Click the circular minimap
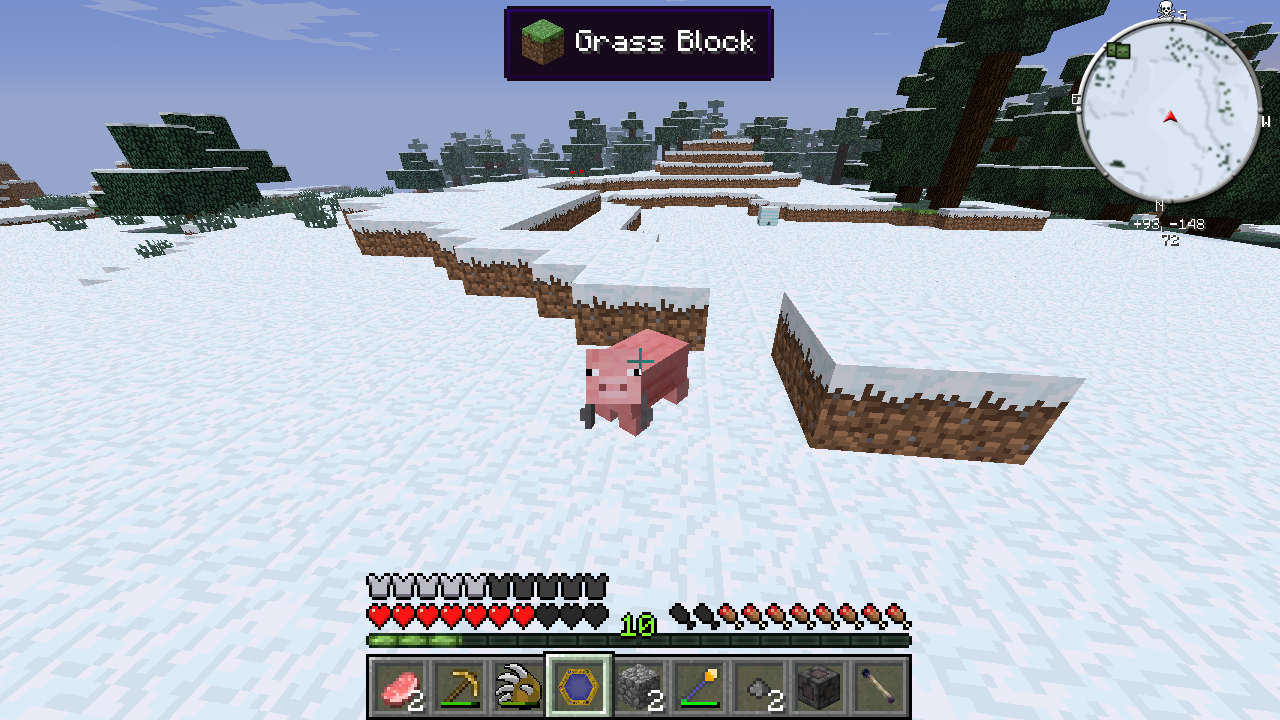This screenshot has width=1280, height=720. click(1169, 112)
